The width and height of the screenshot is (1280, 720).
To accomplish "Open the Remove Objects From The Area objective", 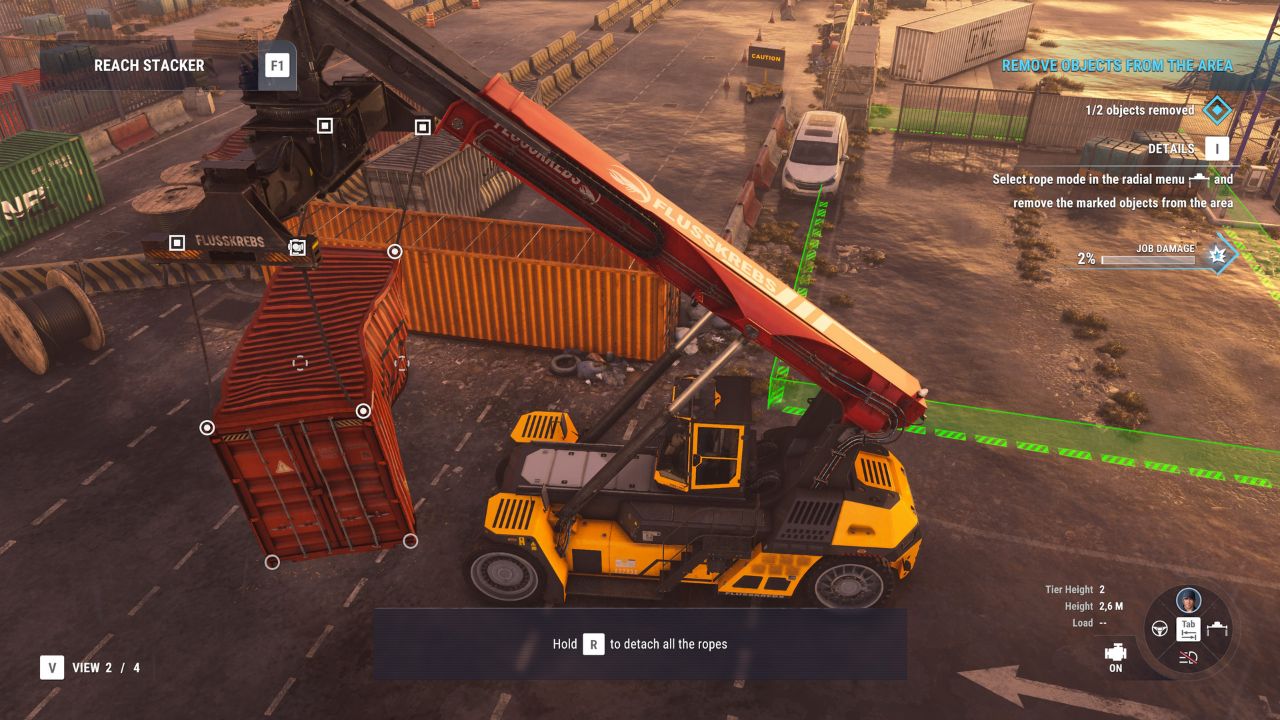I will (x=1117, y=66).
